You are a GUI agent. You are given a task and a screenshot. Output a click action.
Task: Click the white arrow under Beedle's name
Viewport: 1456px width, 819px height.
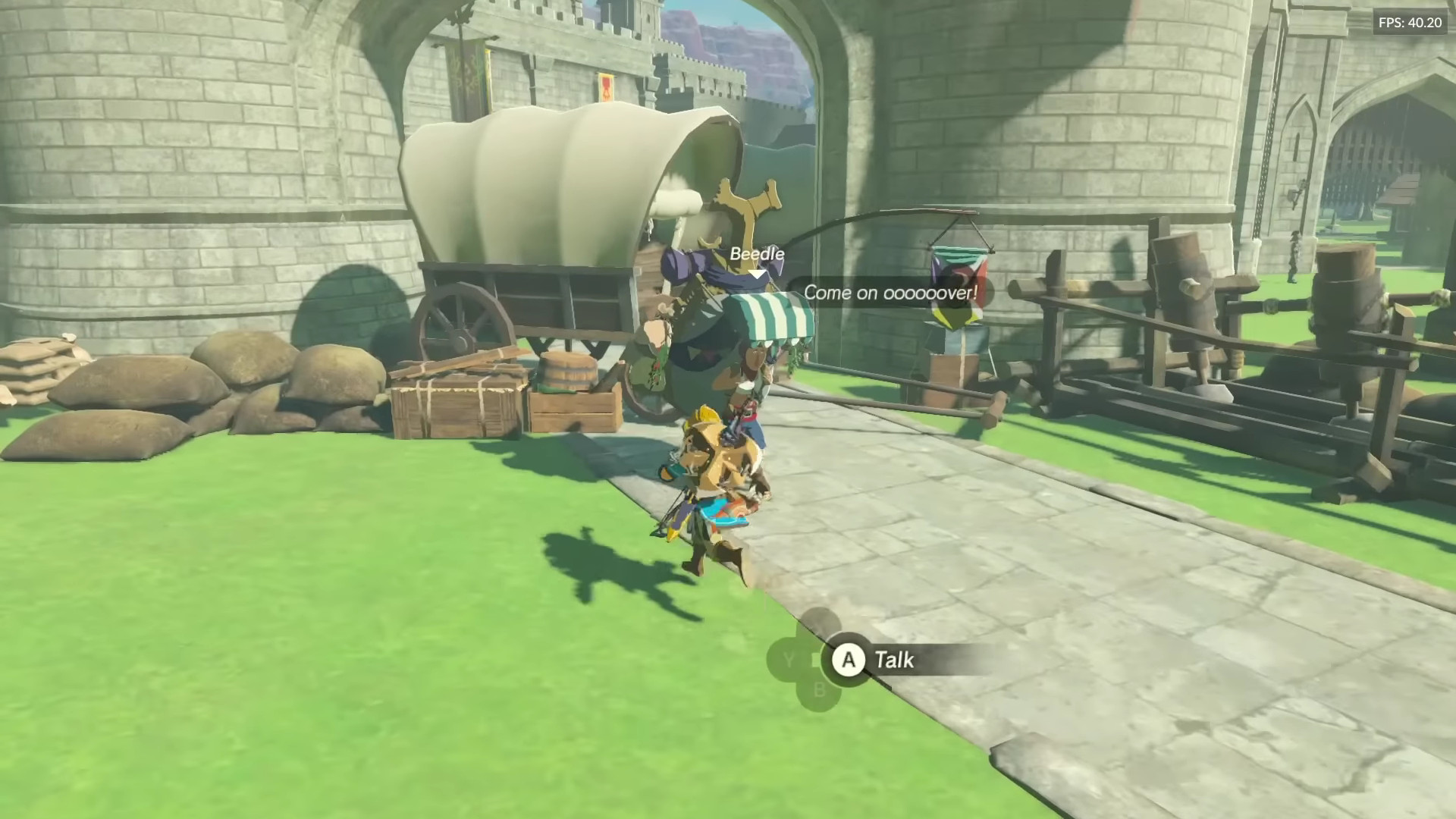pyautogui.click(x=757, y=275)
